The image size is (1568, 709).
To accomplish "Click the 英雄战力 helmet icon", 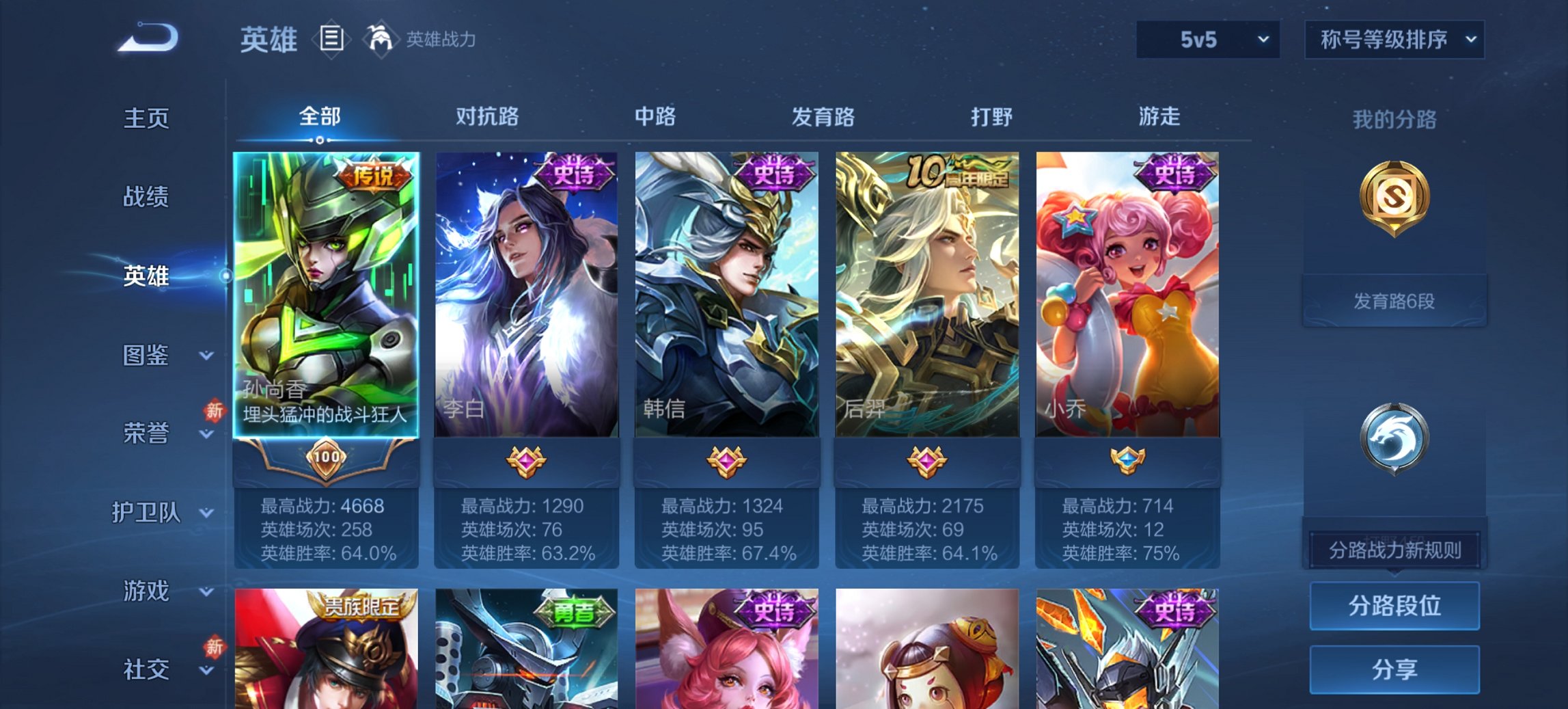I will click(x=381, y=39).
